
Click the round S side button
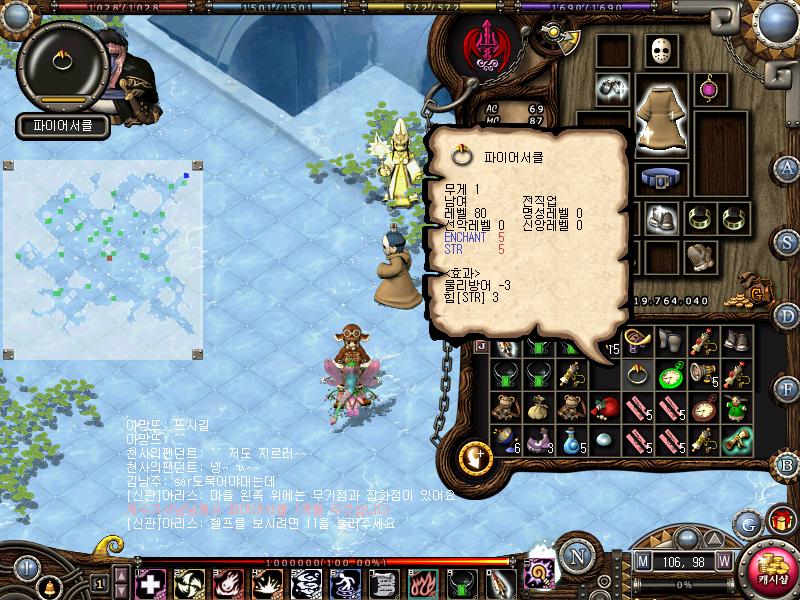[788, 242]
